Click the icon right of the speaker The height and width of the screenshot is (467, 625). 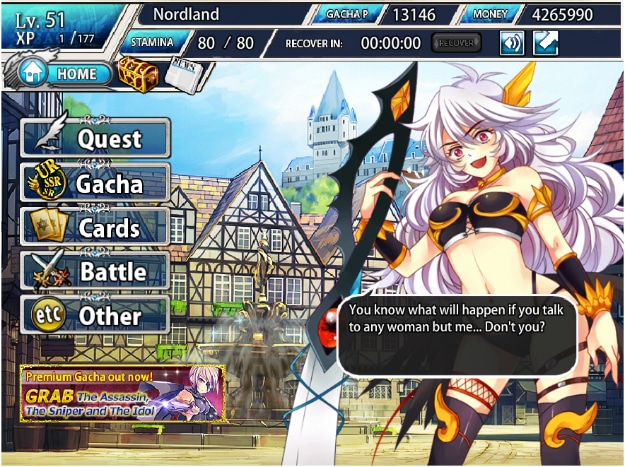point(545,43)
